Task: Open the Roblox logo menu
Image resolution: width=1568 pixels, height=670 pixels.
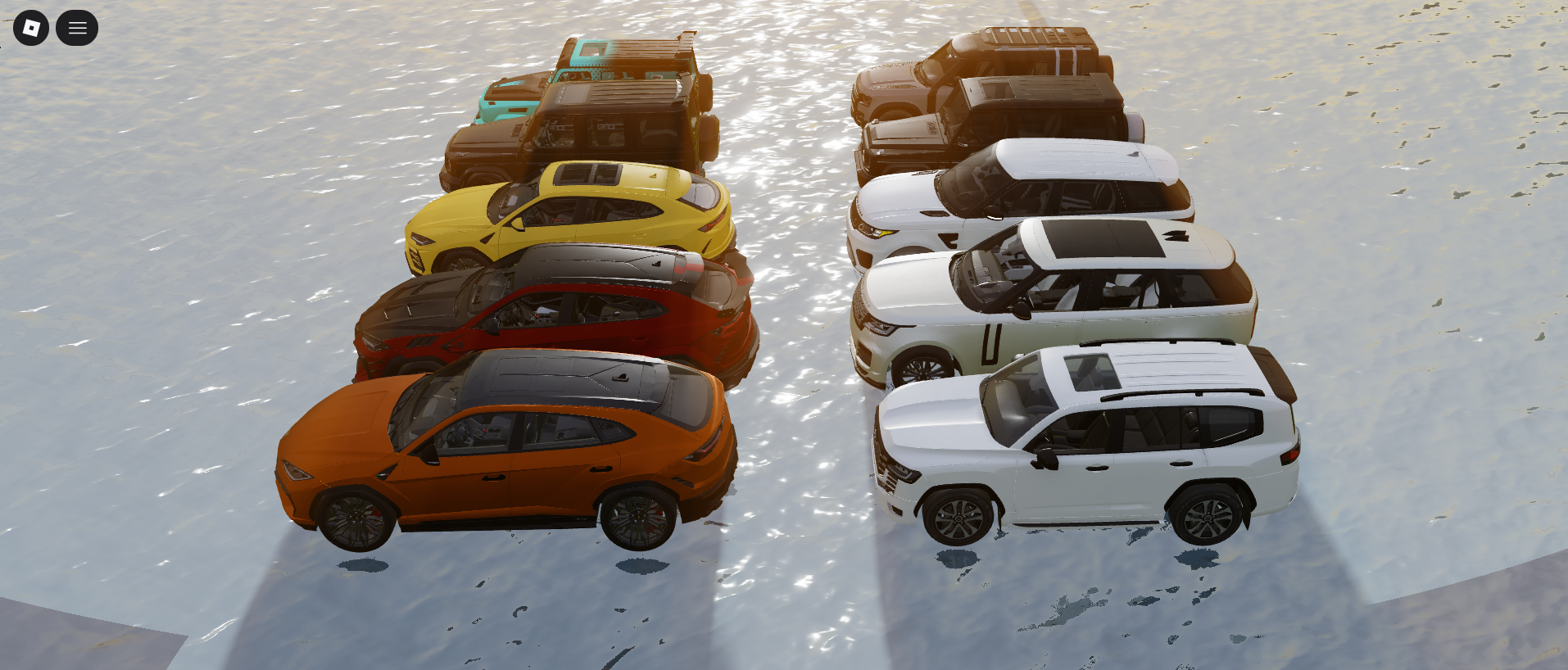Action: (x=31, y=28)
